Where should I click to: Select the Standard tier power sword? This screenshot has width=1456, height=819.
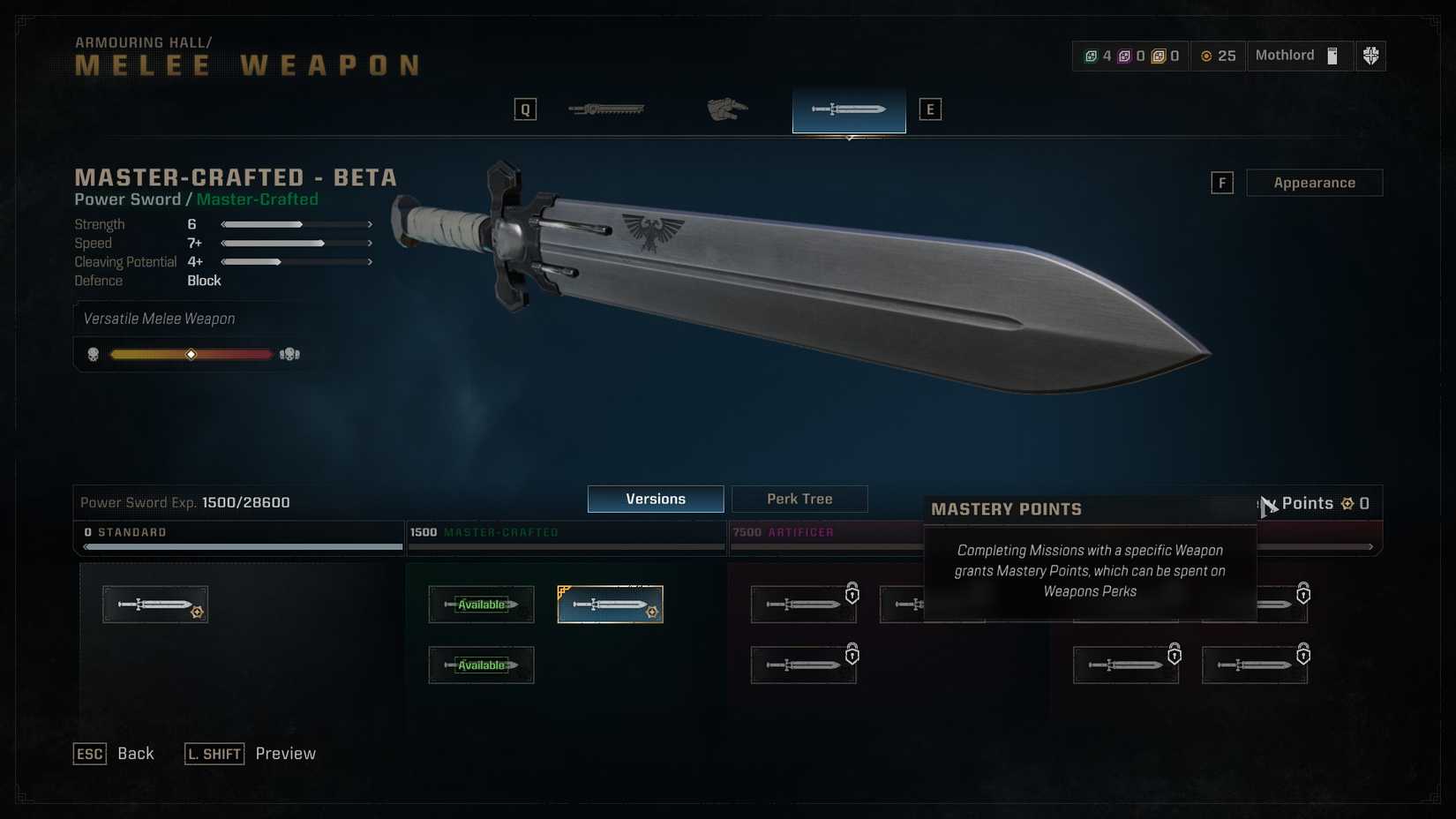[155, 605]
